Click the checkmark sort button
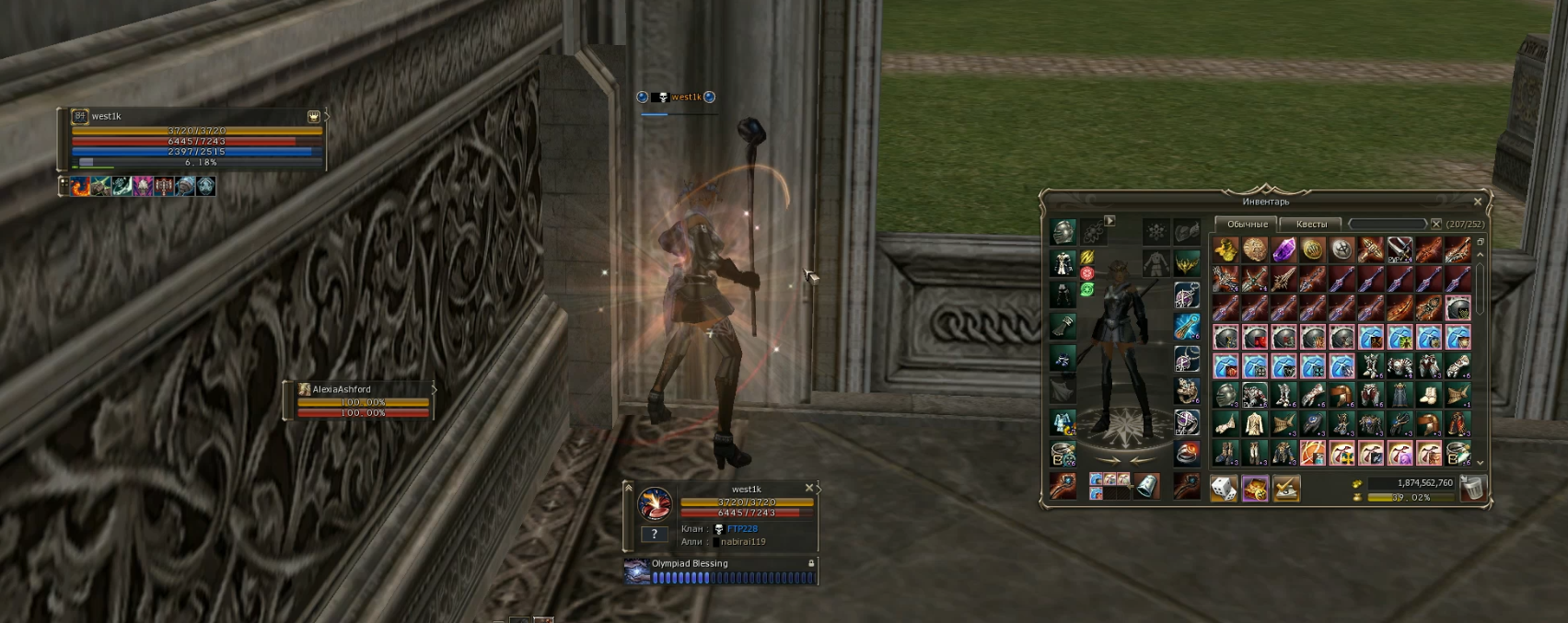 pyautogui.click(x=1286, y=489)
